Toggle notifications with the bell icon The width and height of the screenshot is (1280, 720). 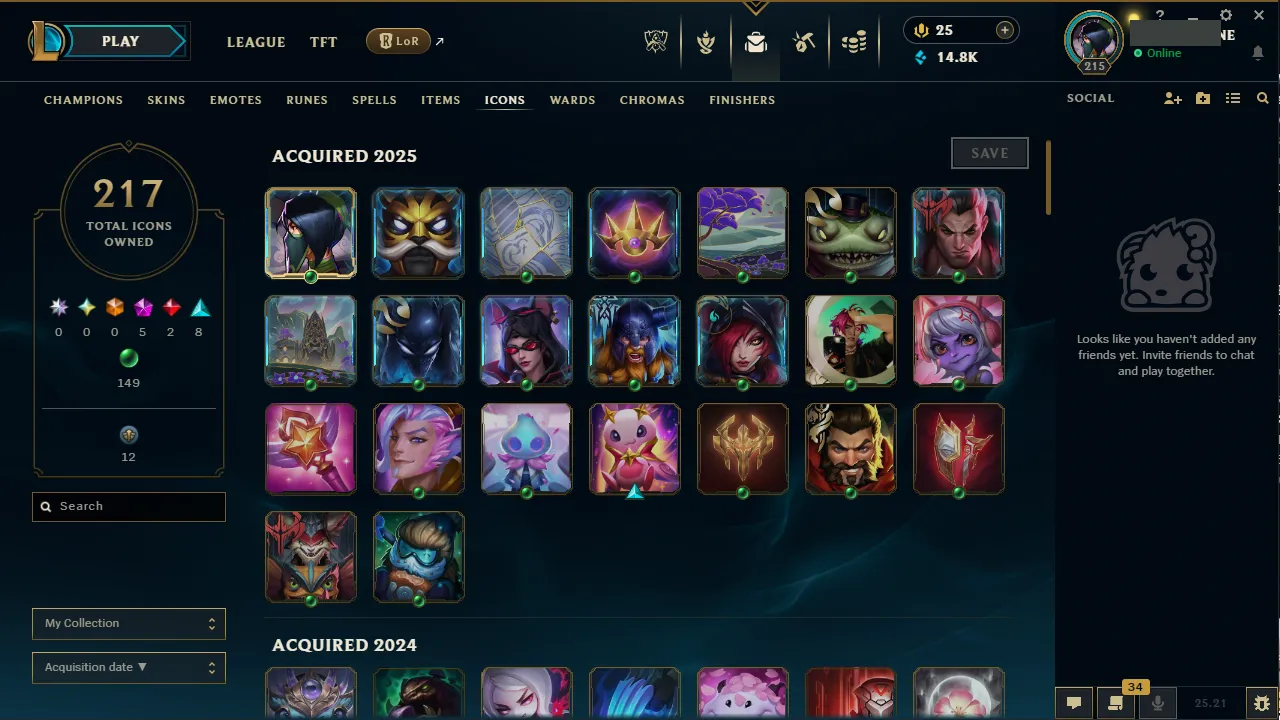(1258, 53)
